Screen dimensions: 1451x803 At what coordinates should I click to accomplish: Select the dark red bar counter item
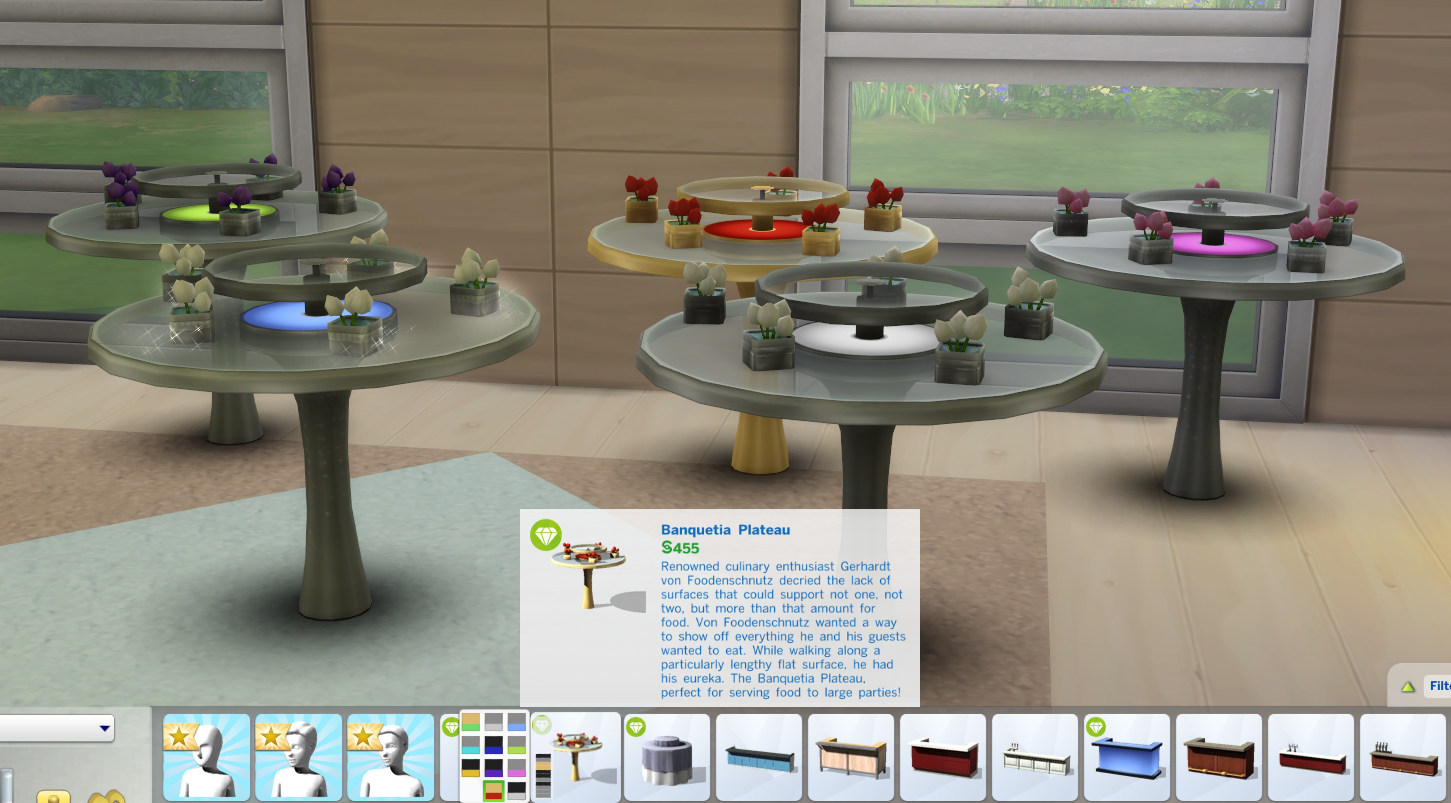(x=943, y=756)
